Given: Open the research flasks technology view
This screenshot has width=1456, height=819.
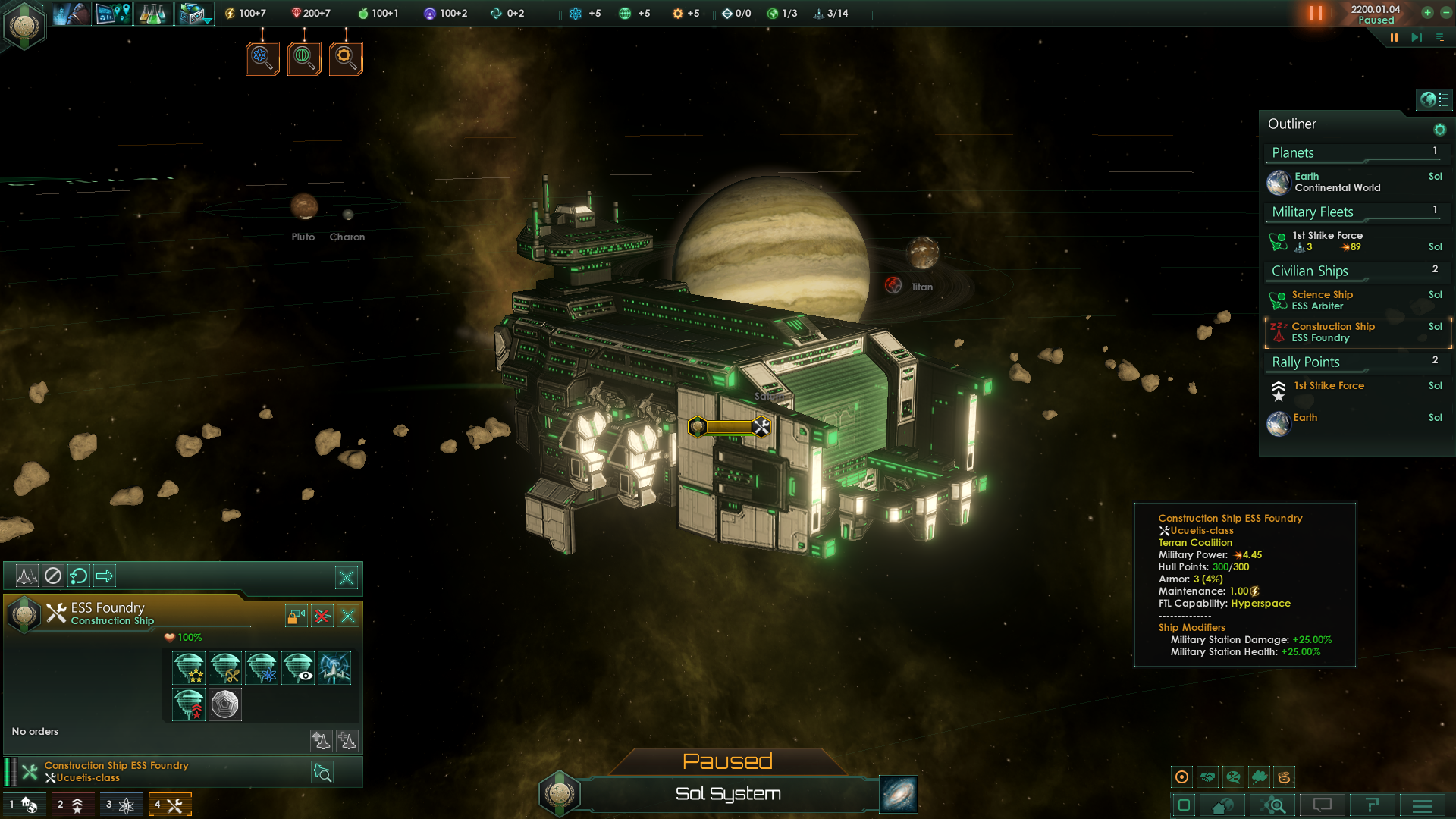Looking at the screenshot, I should coord(152,14).
